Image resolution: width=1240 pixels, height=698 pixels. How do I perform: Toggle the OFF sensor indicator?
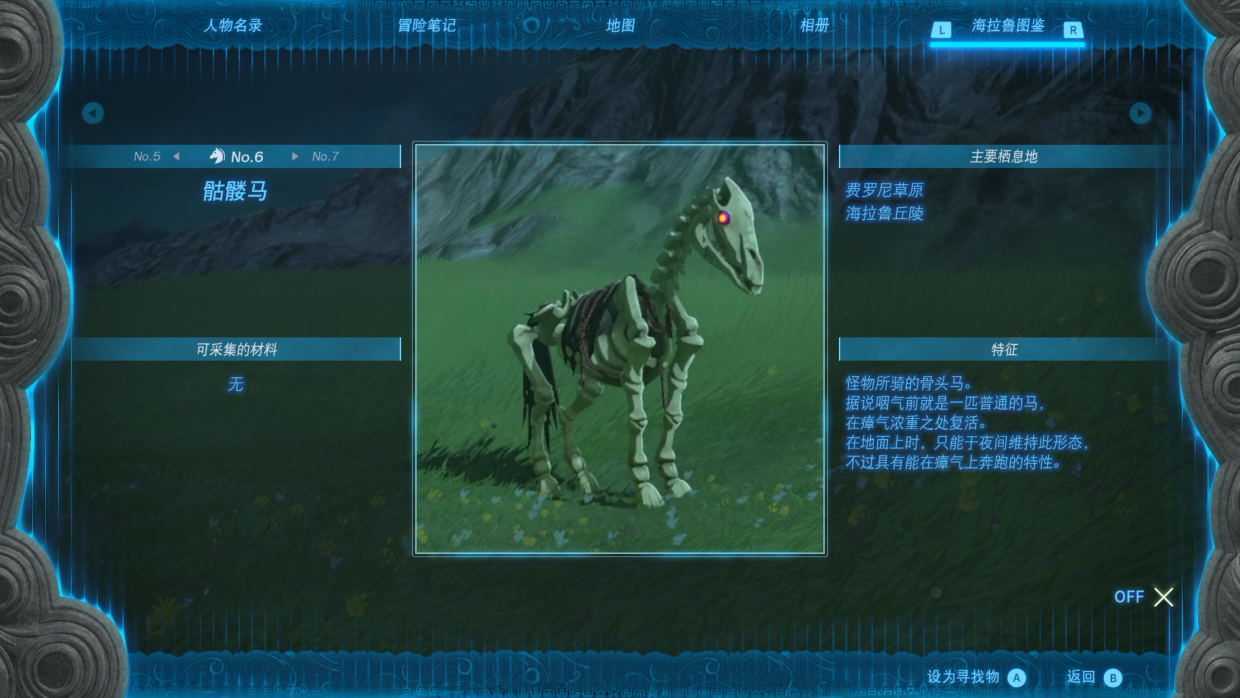click(1144, 597)
